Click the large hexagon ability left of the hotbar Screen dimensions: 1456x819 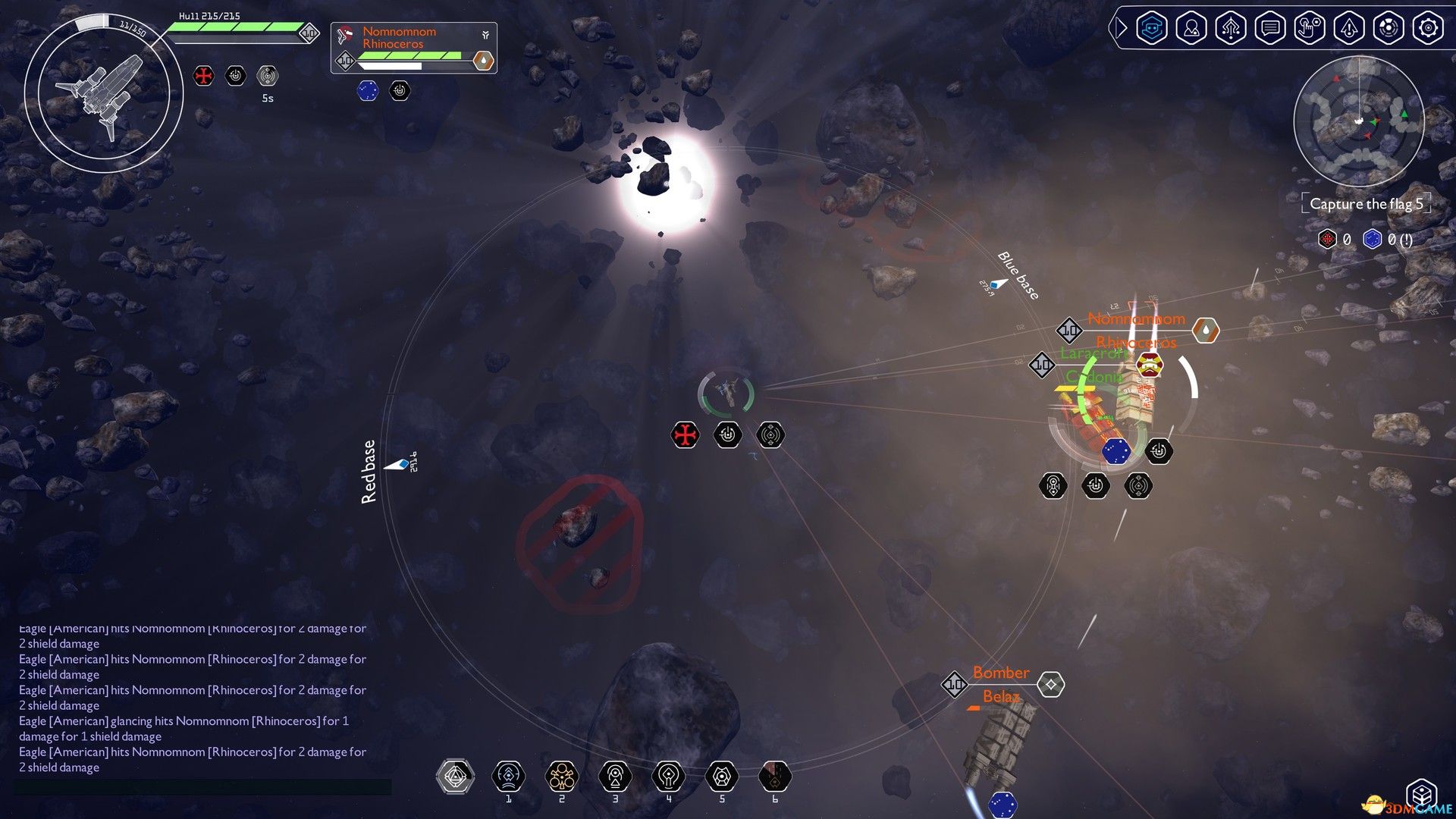455,777
